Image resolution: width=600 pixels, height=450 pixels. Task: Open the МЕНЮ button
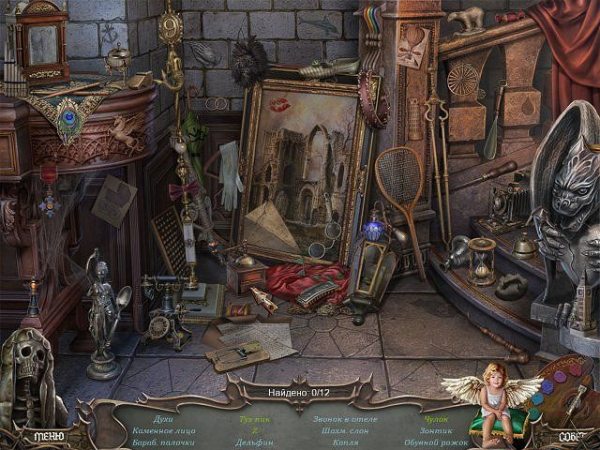coord(49,436)
